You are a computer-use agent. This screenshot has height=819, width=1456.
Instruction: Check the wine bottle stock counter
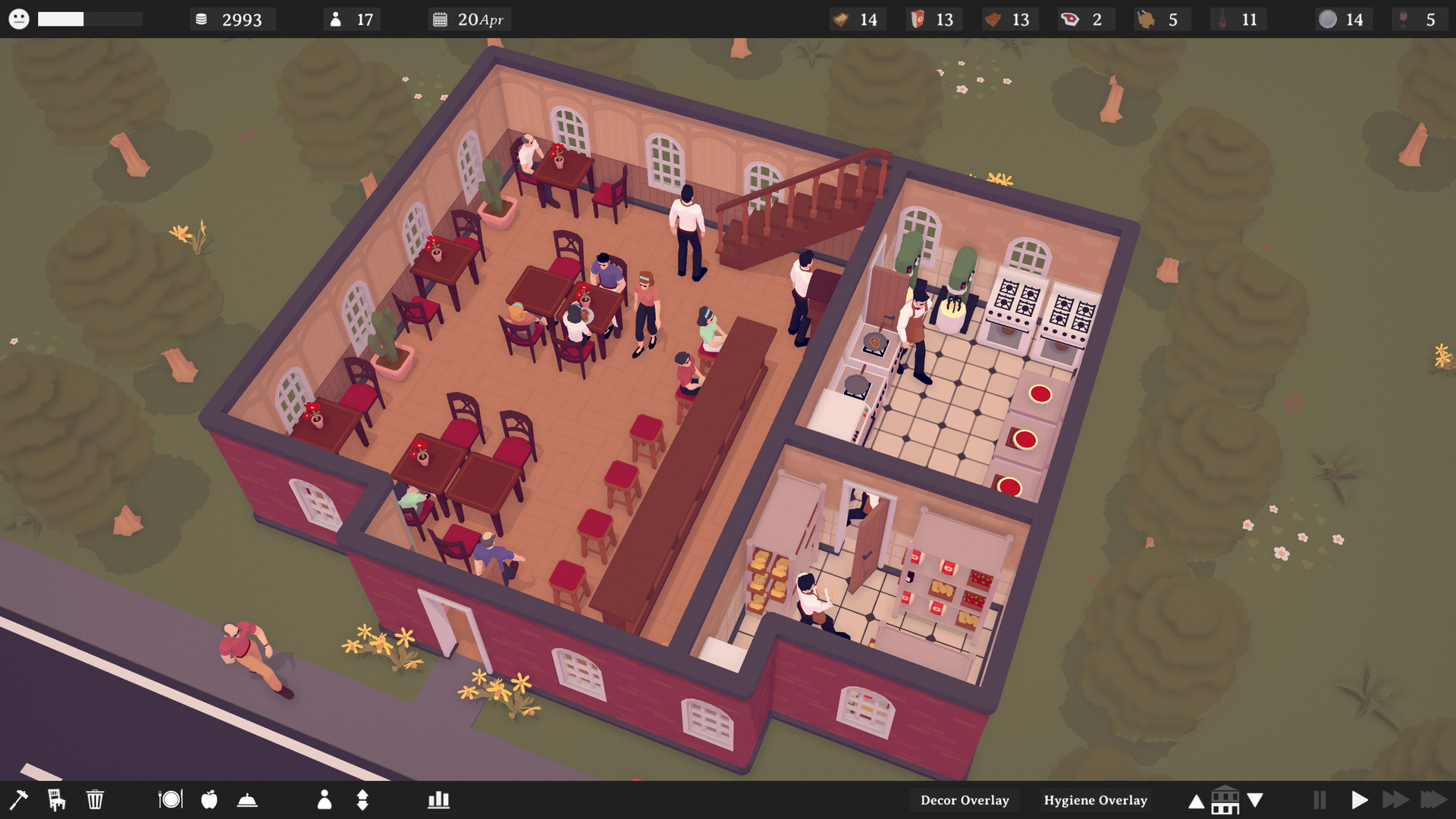[x=1224, y=19]
